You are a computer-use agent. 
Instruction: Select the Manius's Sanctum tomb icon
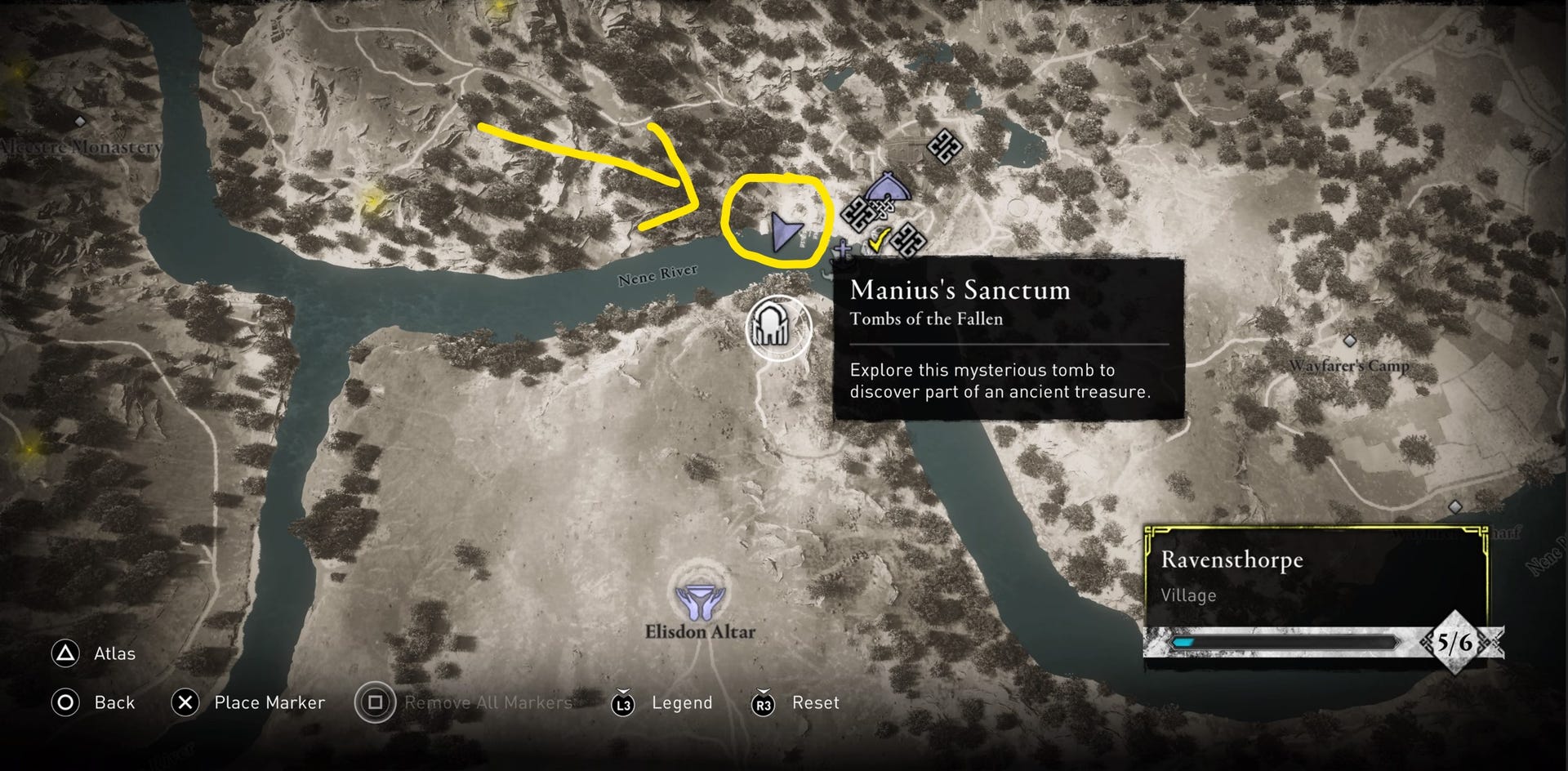772,327
